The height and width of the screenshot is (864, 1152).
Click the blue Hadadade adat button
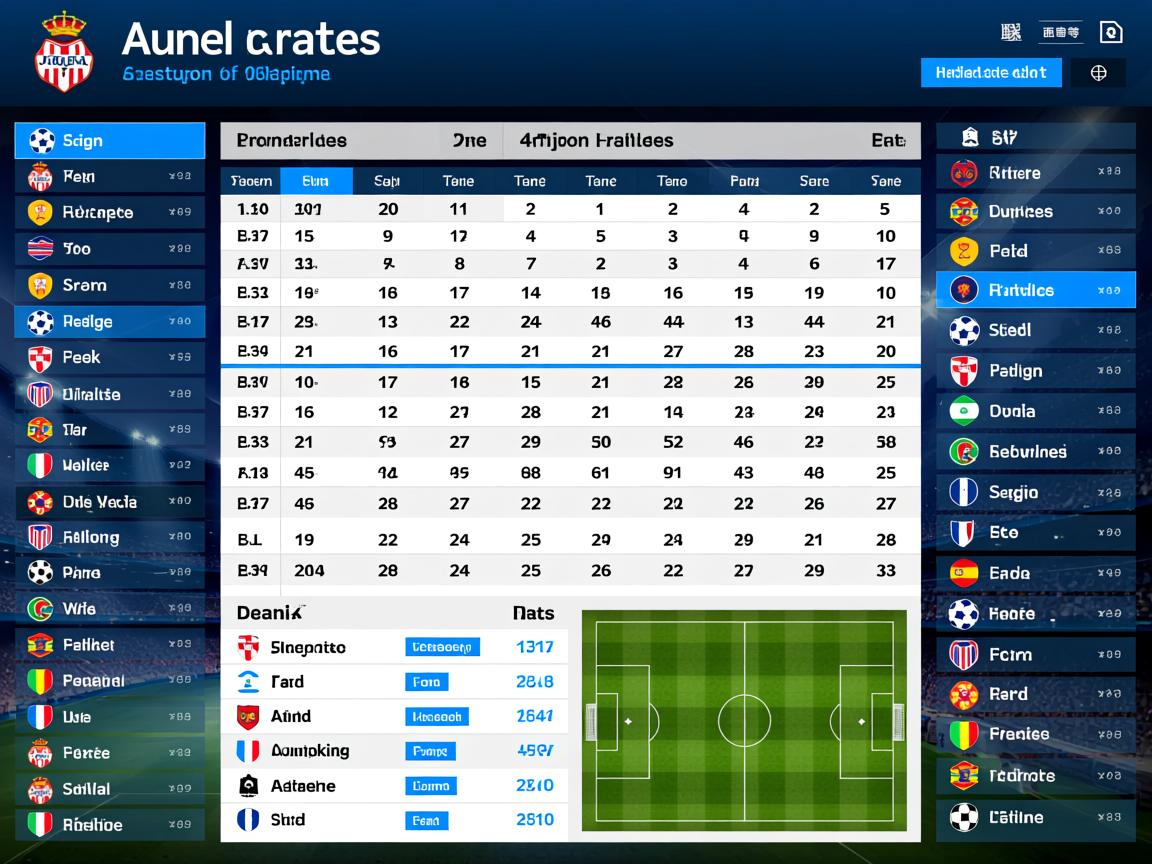pyautogui.click(x=990, y=72)
